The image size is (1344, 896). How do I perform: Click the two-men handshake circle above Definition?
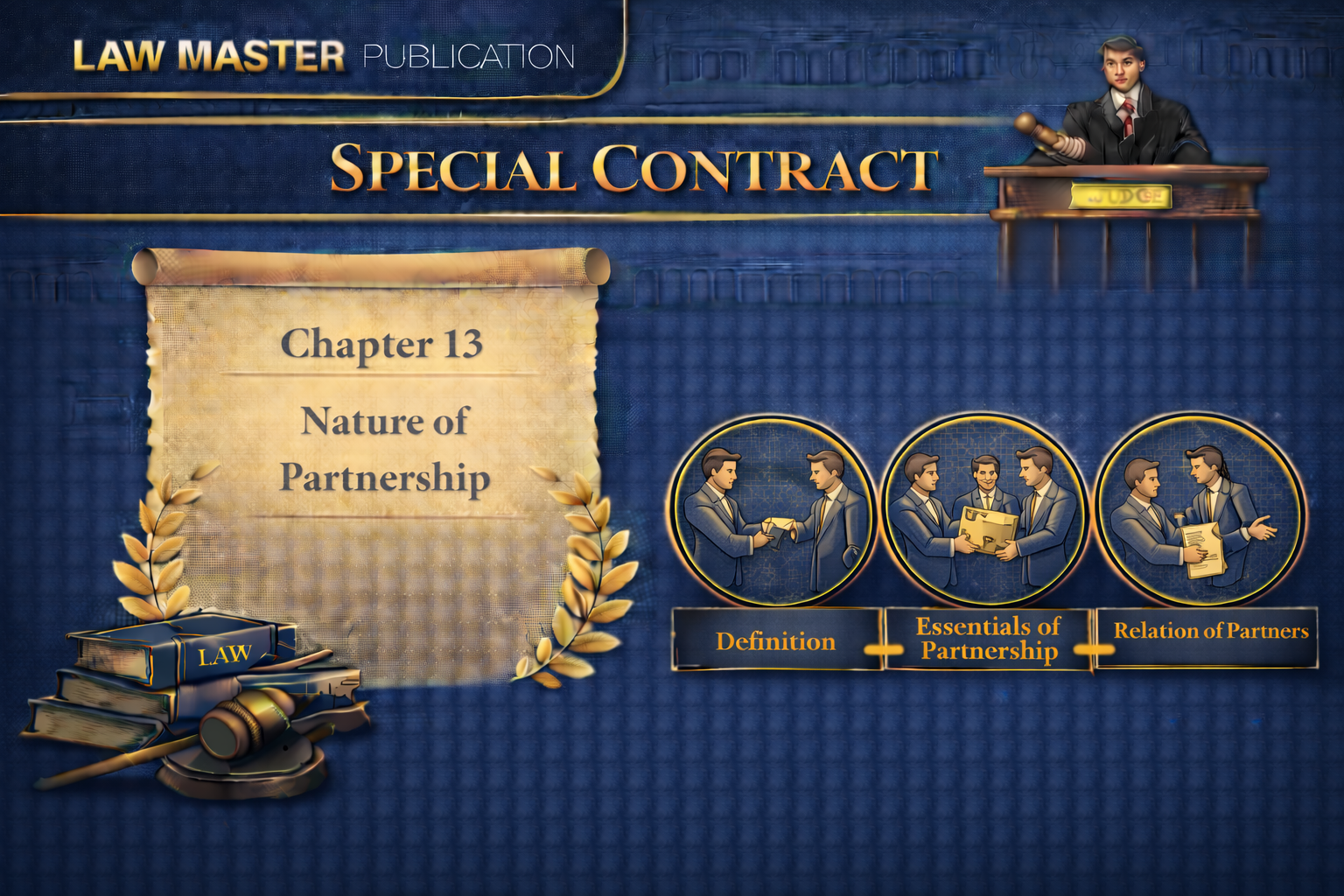pos(773,511)
